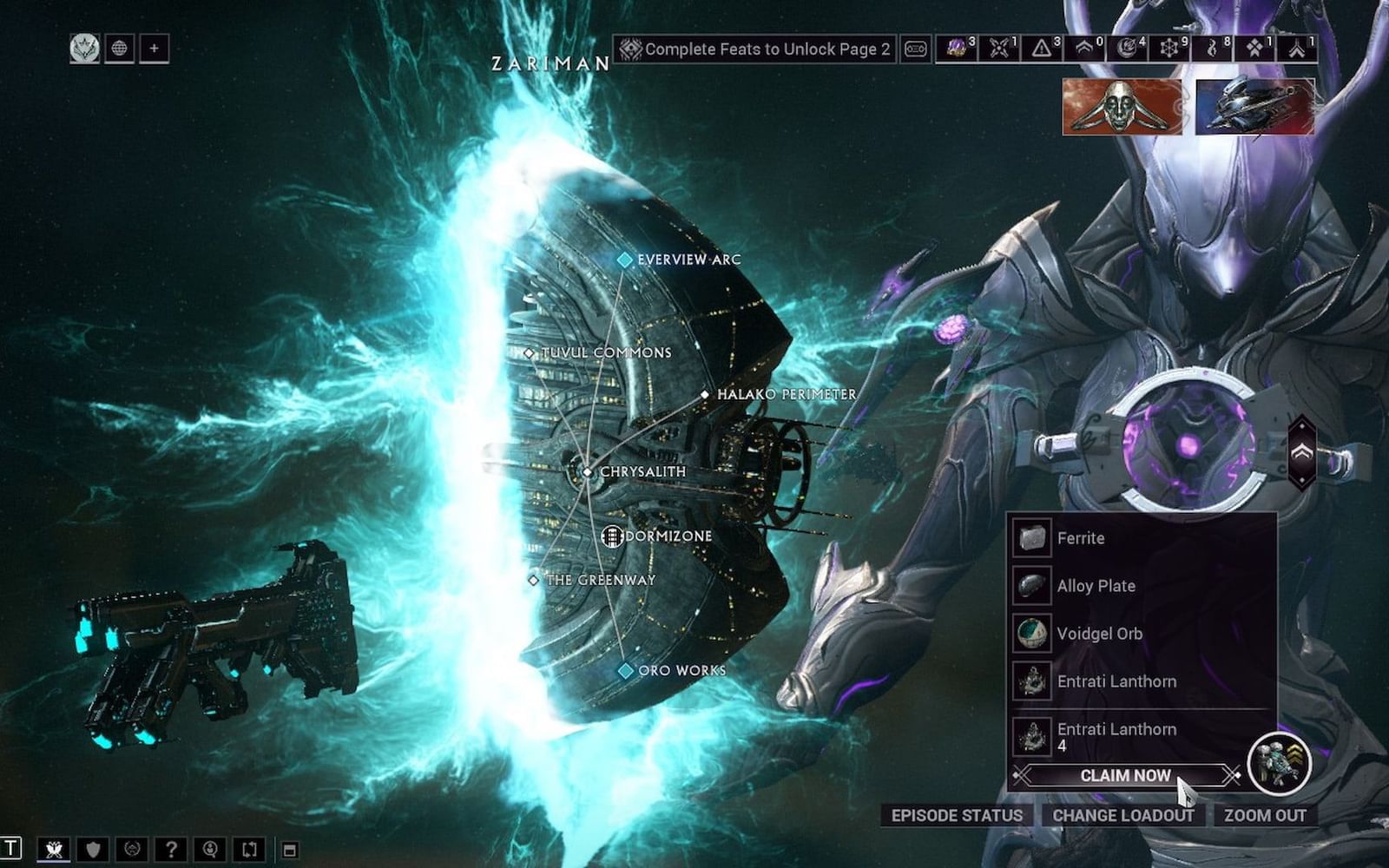Click the right chevron beside CLAIM NOW
The height and width of the screenshot is (868, 1389).
(x=1234, y=775)
